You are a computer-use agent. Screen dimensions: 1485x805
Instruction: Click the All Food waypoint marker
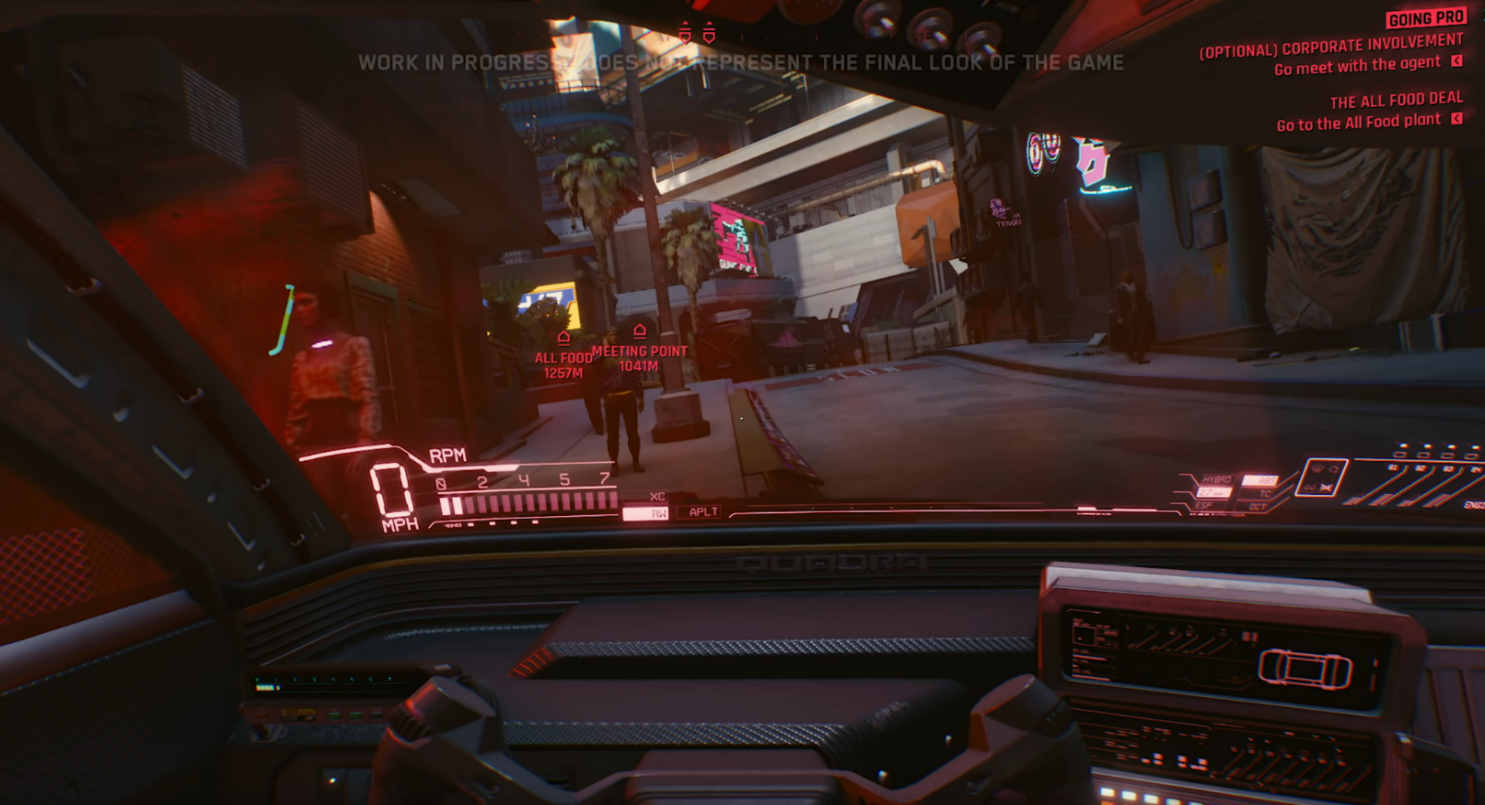[563, 339]
